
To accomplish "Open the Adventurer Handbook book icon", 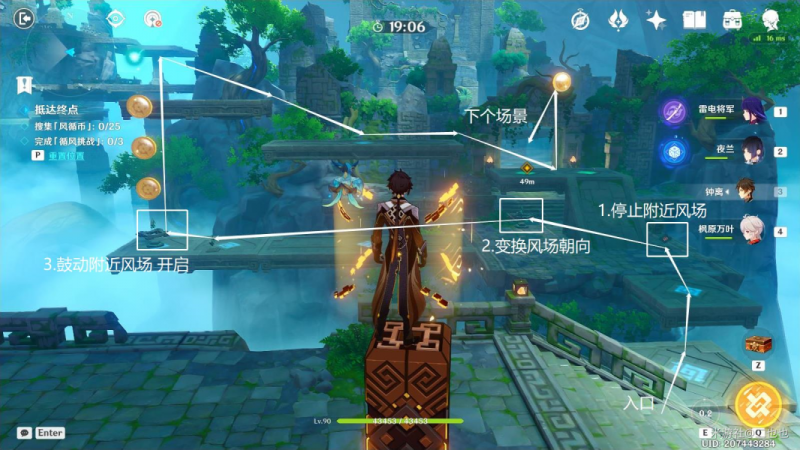I will coord(694,19).
